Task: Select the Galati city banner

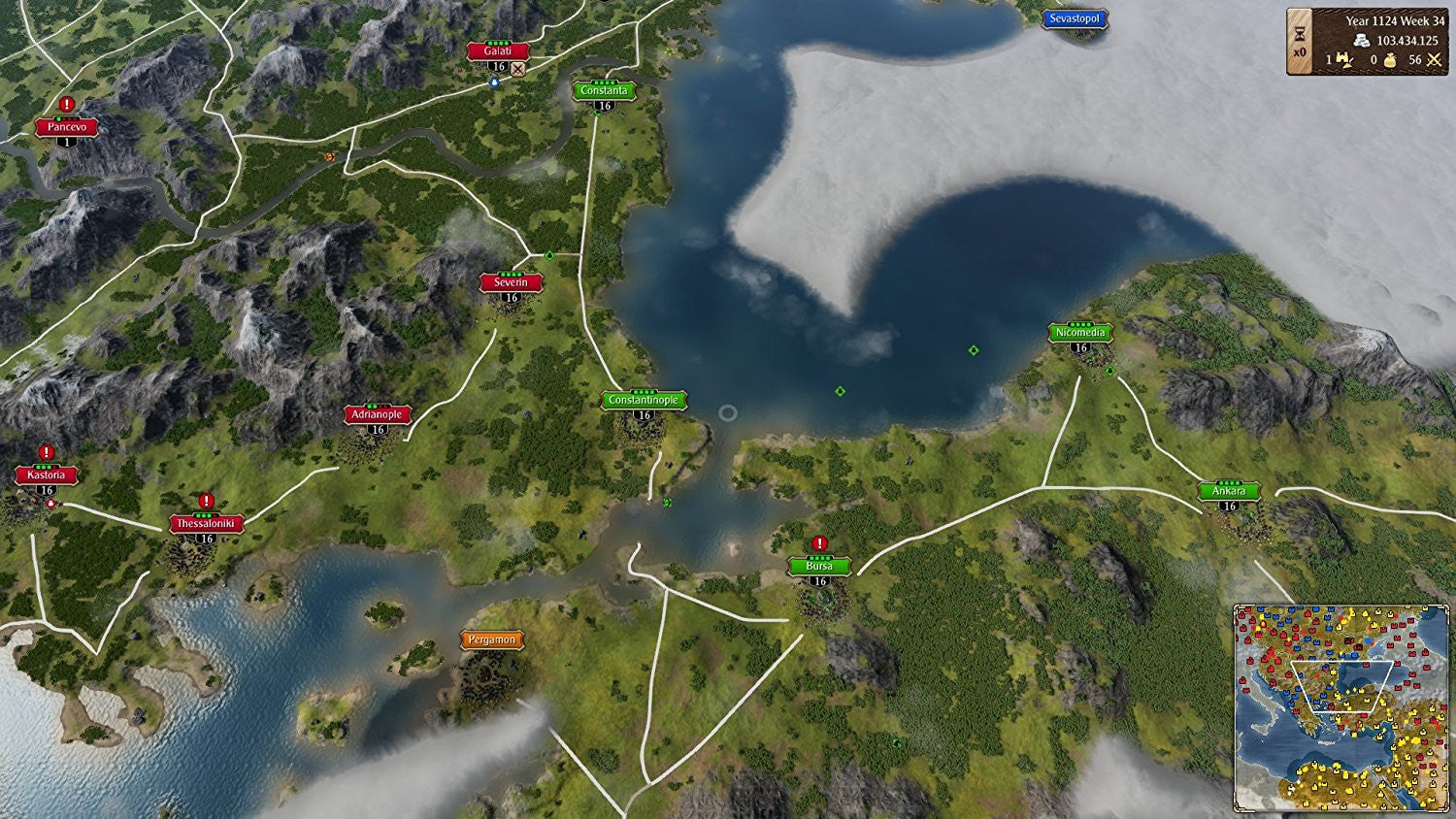Action: click(x=498, y=51)
